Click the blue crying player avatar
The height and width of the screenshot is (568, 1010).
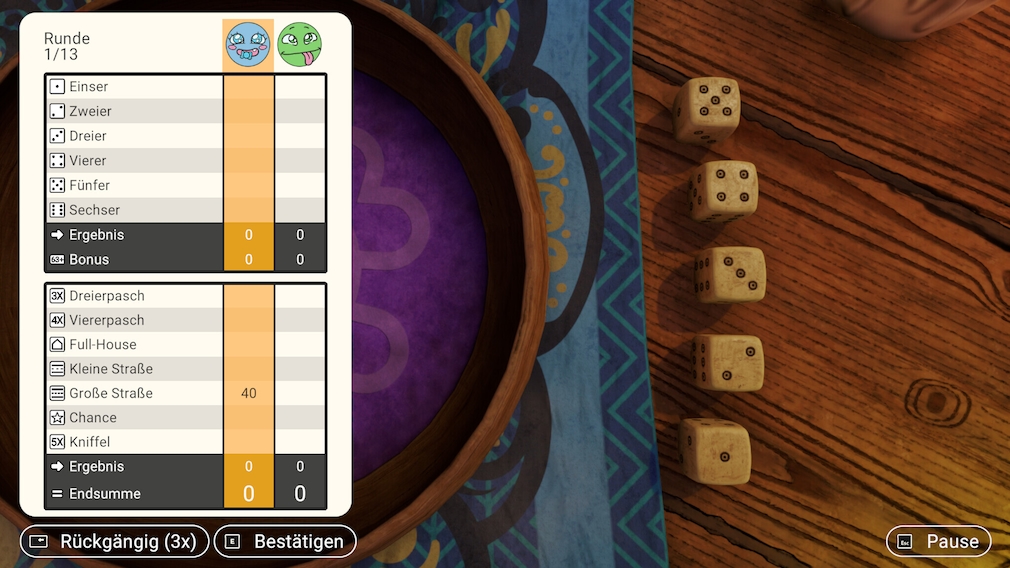tap(248, 45)
